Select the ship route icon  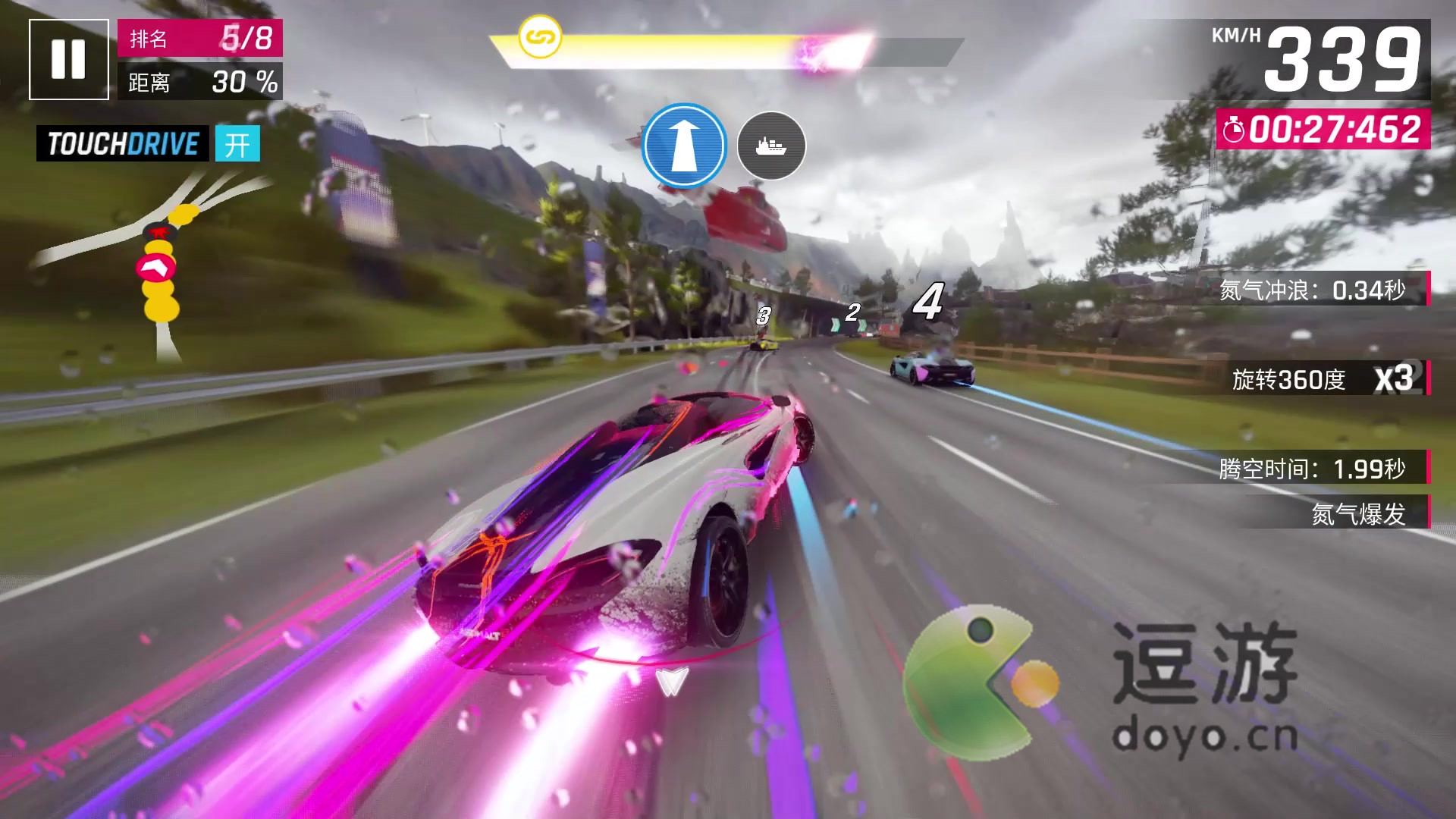[x=770, y=145]
